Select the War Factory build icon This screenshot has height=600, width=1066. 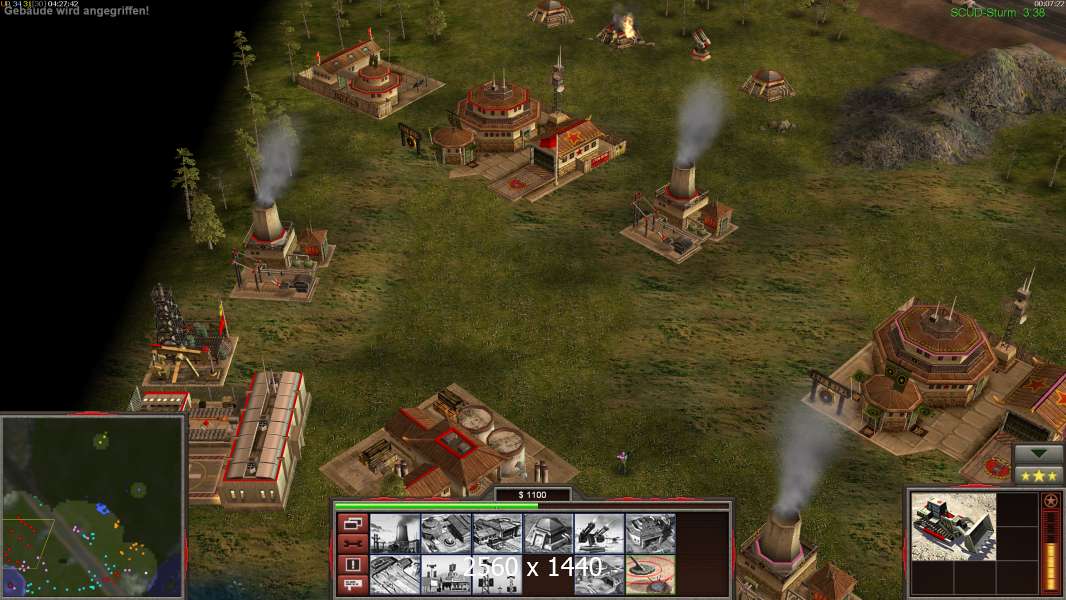(650, 534)
